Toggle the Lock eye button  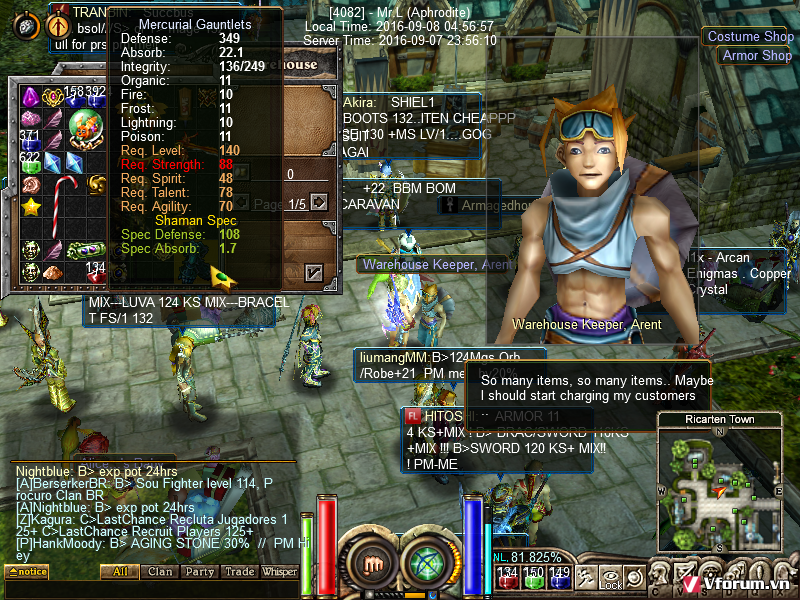pyautogui.click(x=611, y=578)
